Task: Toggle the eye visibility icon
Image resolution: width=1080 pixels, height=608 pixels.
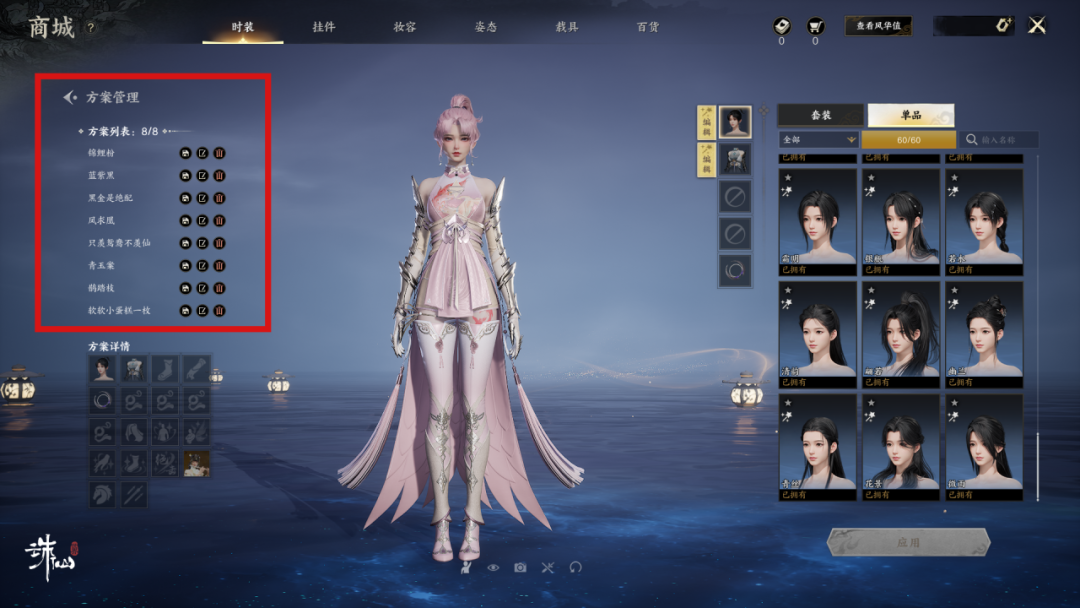Action: tap(493, 567)
